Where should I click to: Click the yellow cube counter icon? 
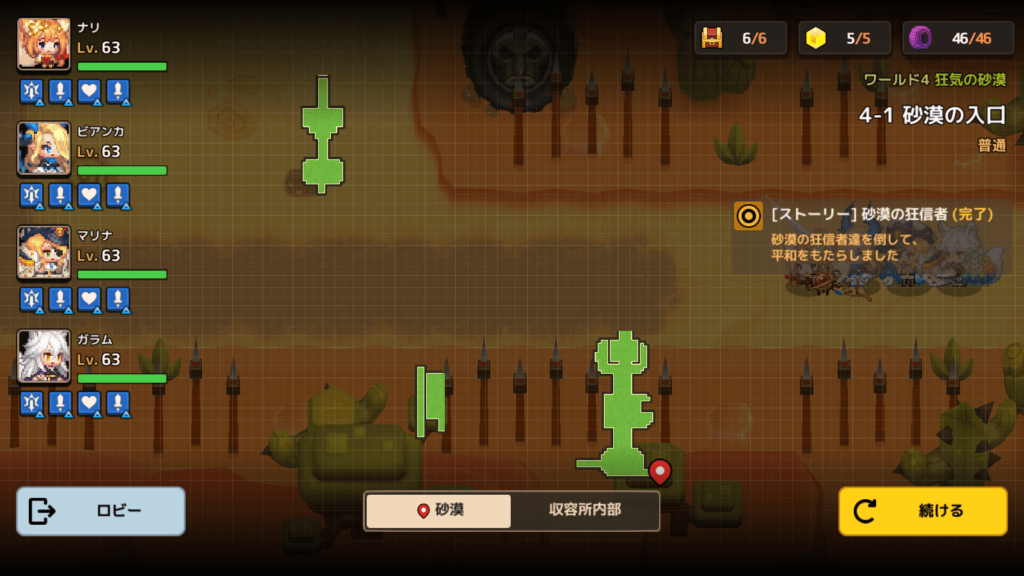(817, 38)
